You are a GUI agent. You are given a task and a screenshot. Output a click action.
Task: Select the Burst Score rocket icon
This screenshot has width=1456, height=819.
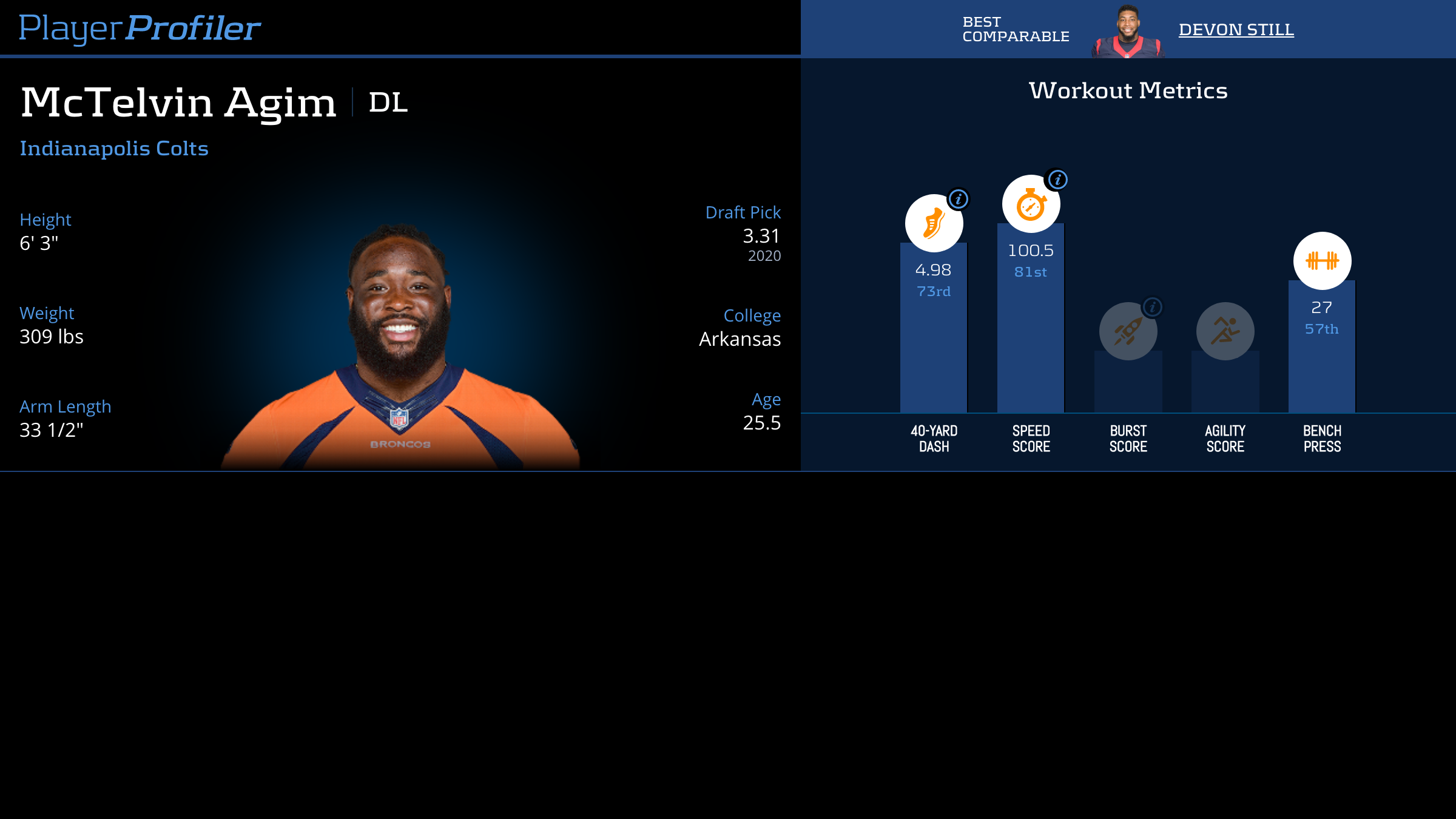(x=1127, y=331)
